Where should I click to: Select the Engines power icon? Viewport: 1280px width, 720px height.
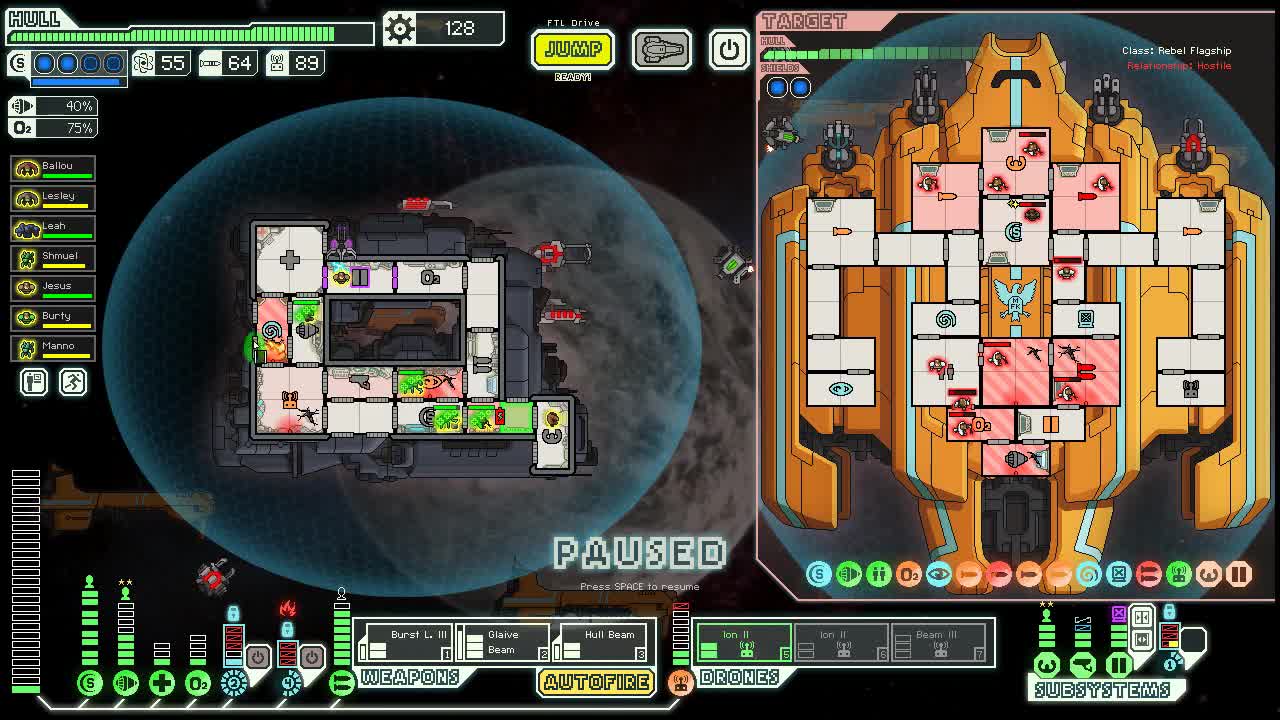(126, 683)
